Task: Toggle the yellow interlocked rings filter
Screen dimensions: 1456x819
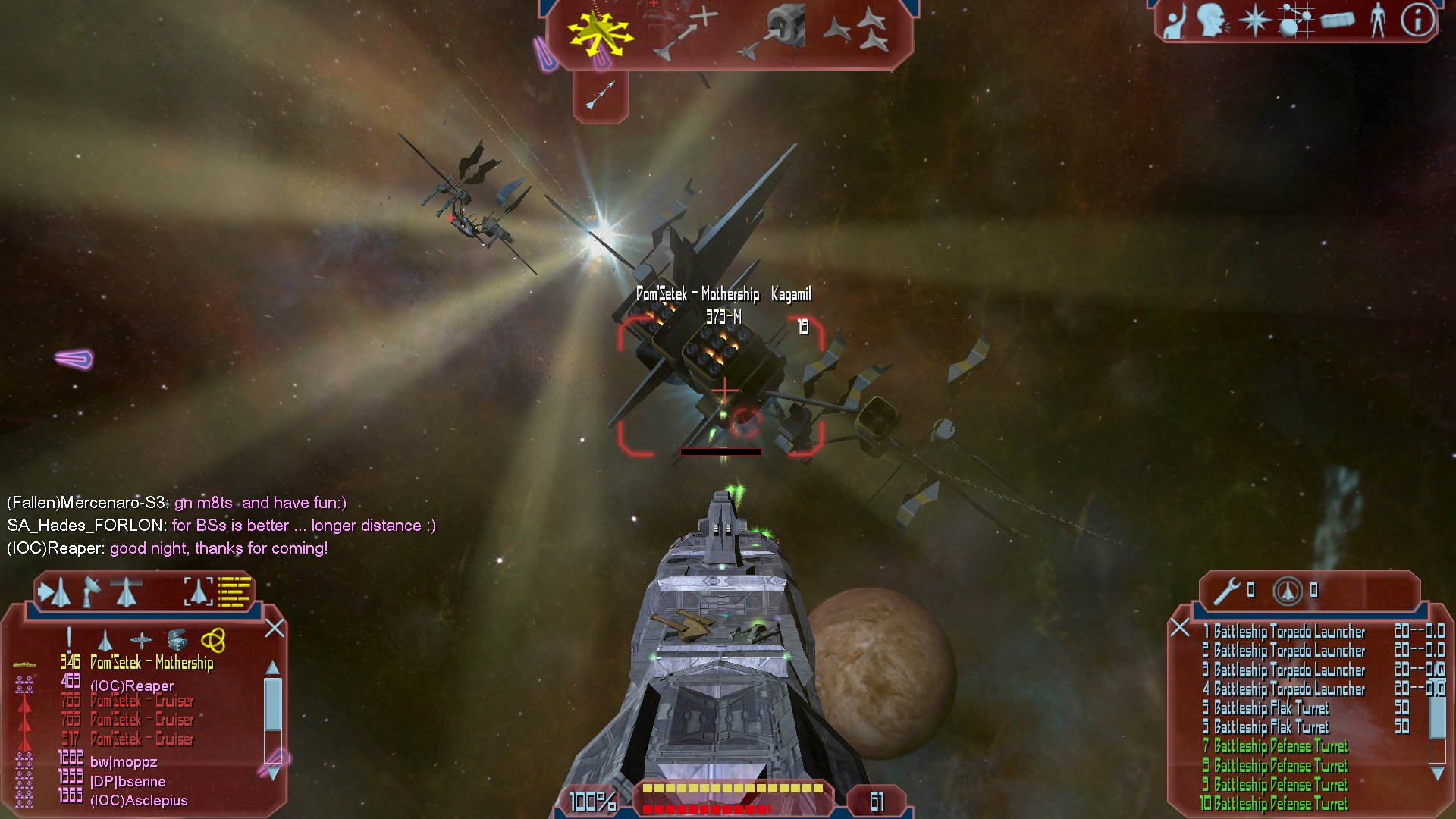Action: tap(213, 641)
